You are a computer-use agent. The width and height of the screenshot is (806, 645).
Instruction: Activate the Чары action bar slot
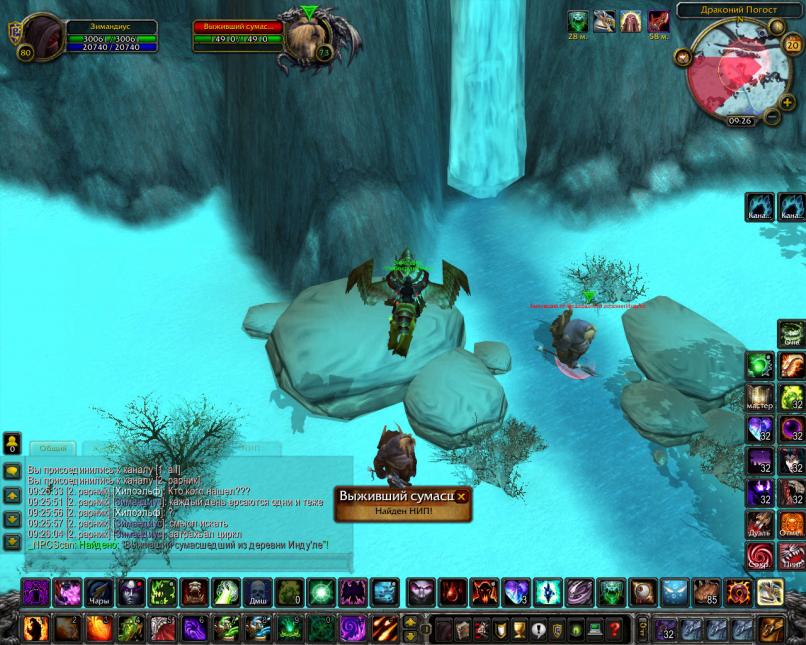point(98,592)
